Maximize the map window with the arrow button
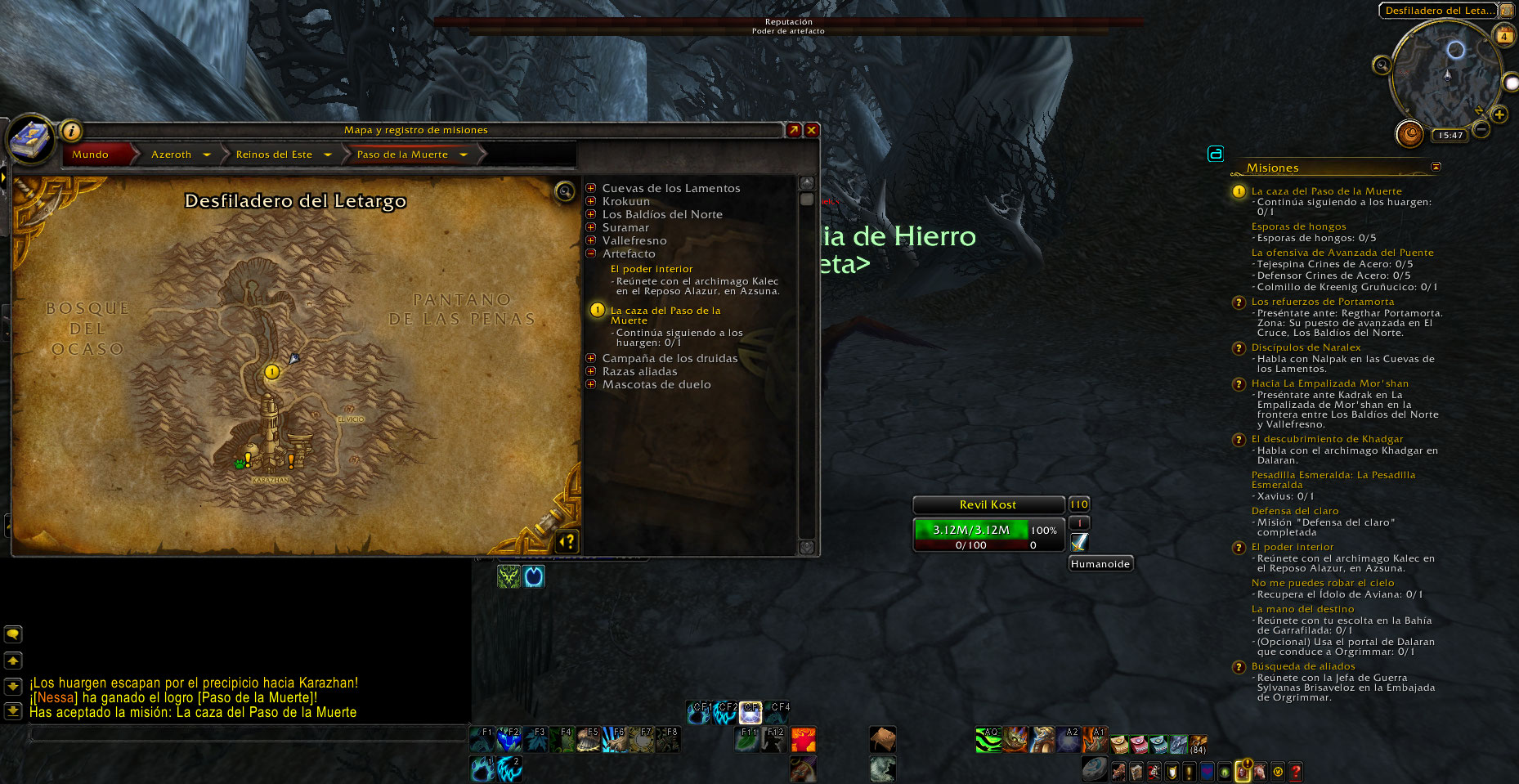Viewport: 1519px width, 784px height. [x=793, y=130]
